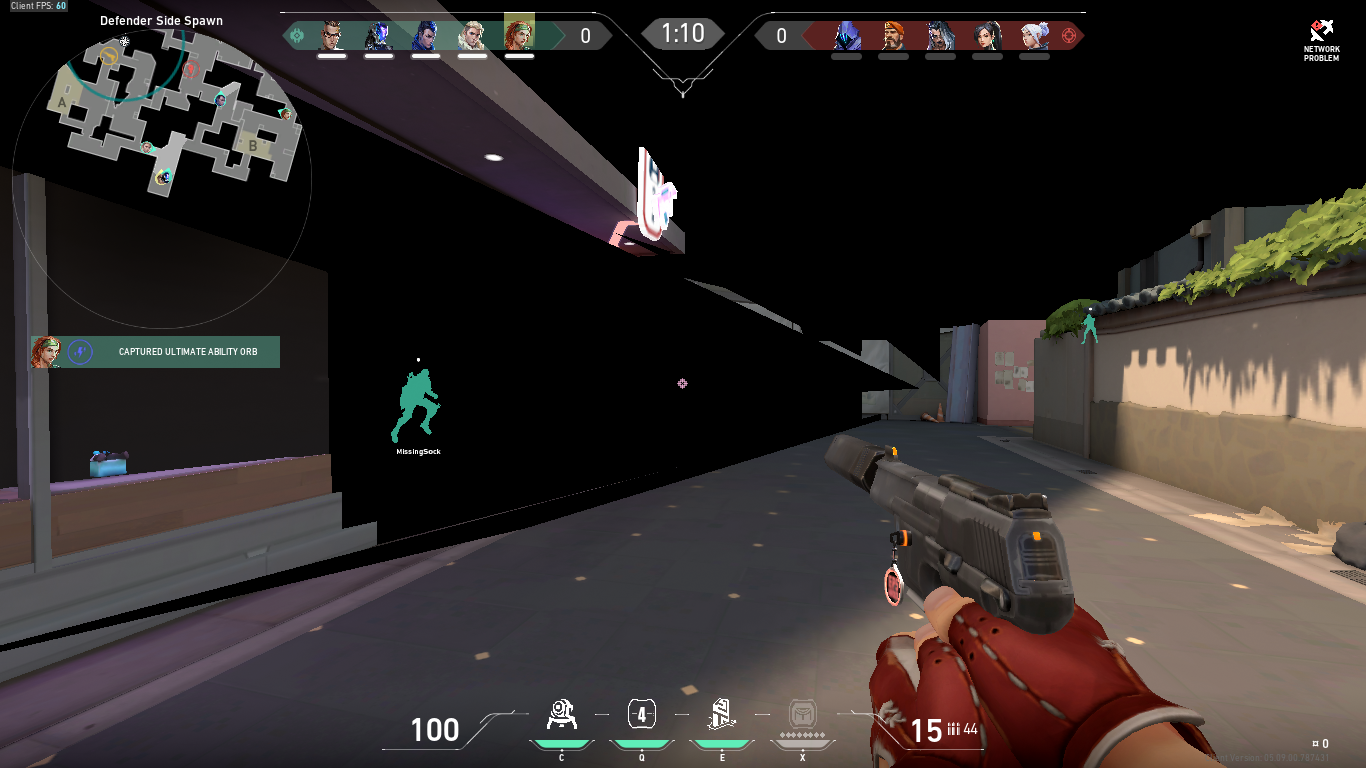Click MissingSock's teammate name label
Viewport: 1366px width, 768px height.
click(x=418, y=450)
